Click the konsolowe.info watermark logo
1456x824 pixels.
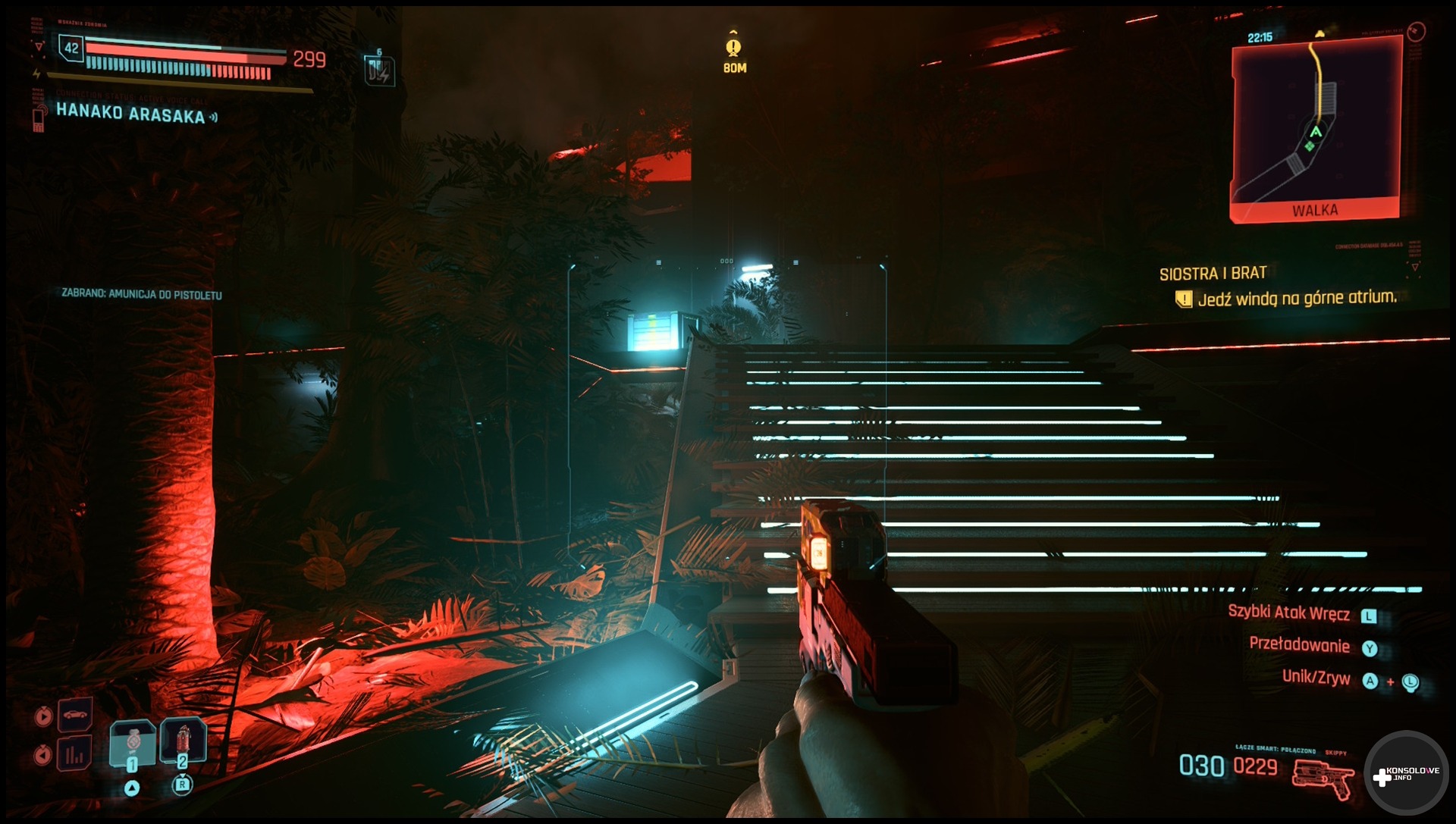point(1406,774)
